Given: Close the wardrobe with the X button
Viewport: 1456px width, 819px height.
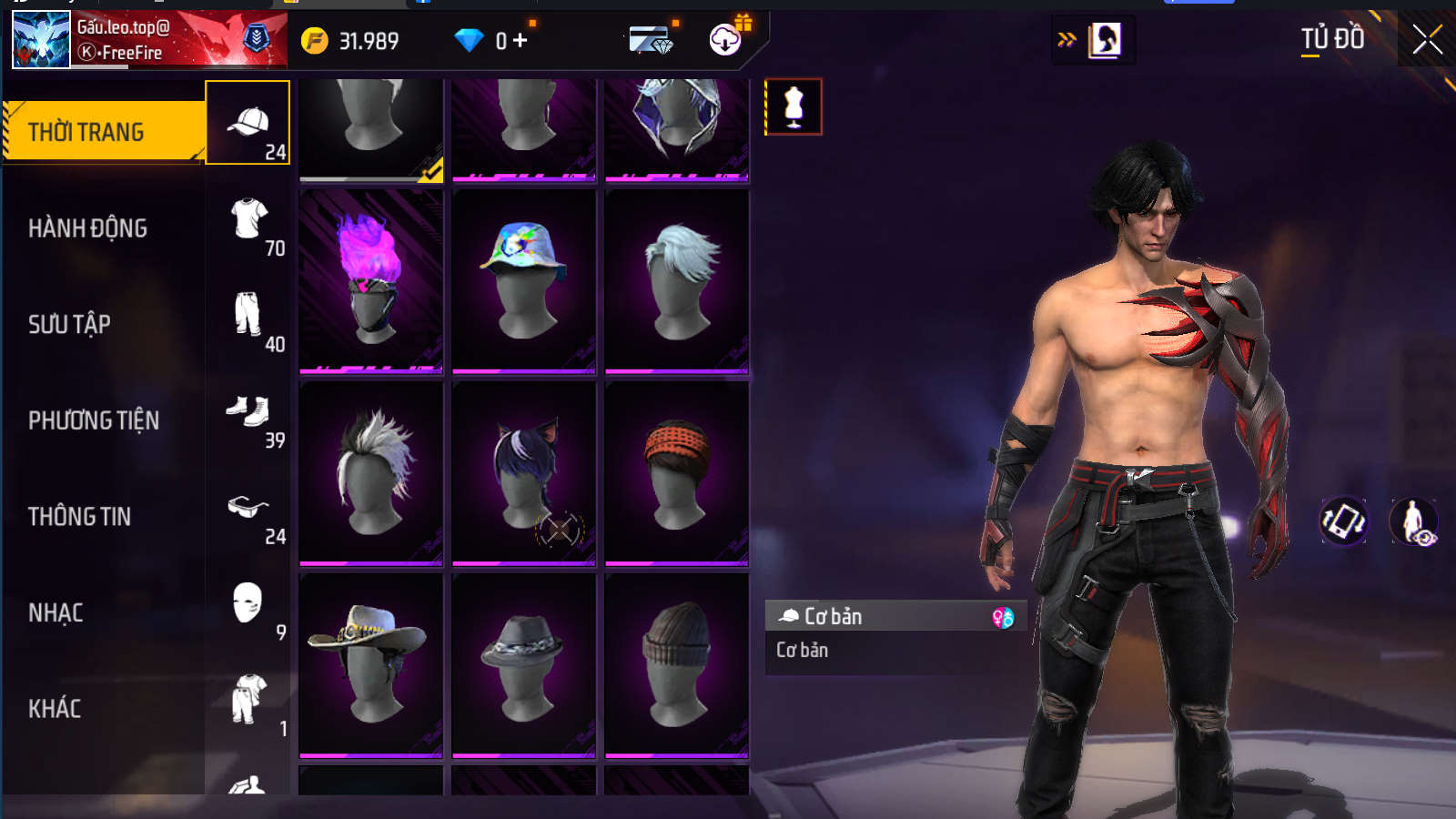Looking at the screenshot, I should 1427,40.
